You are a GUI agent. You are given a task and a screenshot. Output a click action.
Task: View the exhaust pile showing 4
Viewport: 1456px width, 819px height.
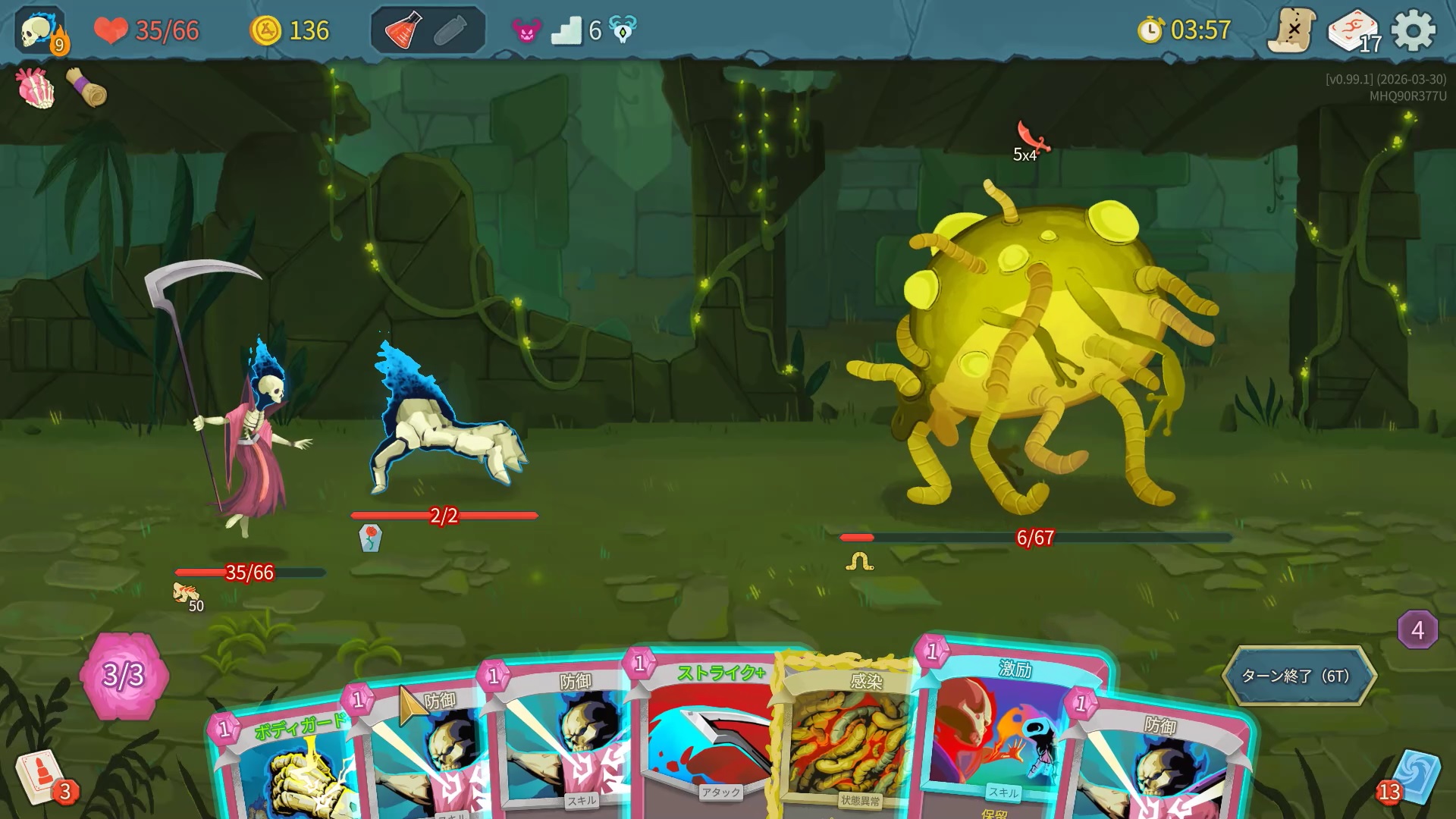coord(1417,629)
